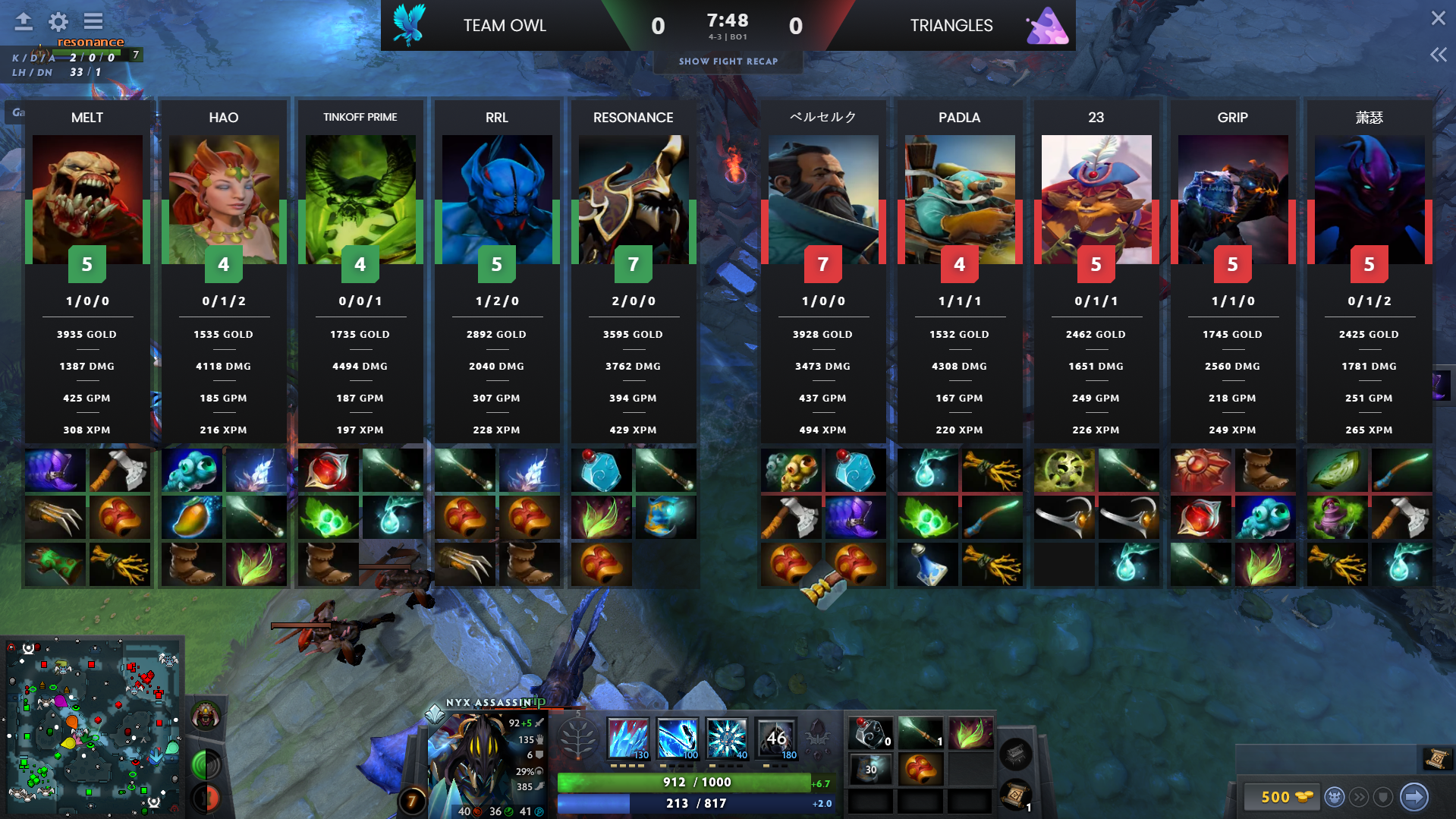The width and height of the screenshot is (1456, 819).
Task: Open the hamburger menu top-left
Action: tap(93, 21)
